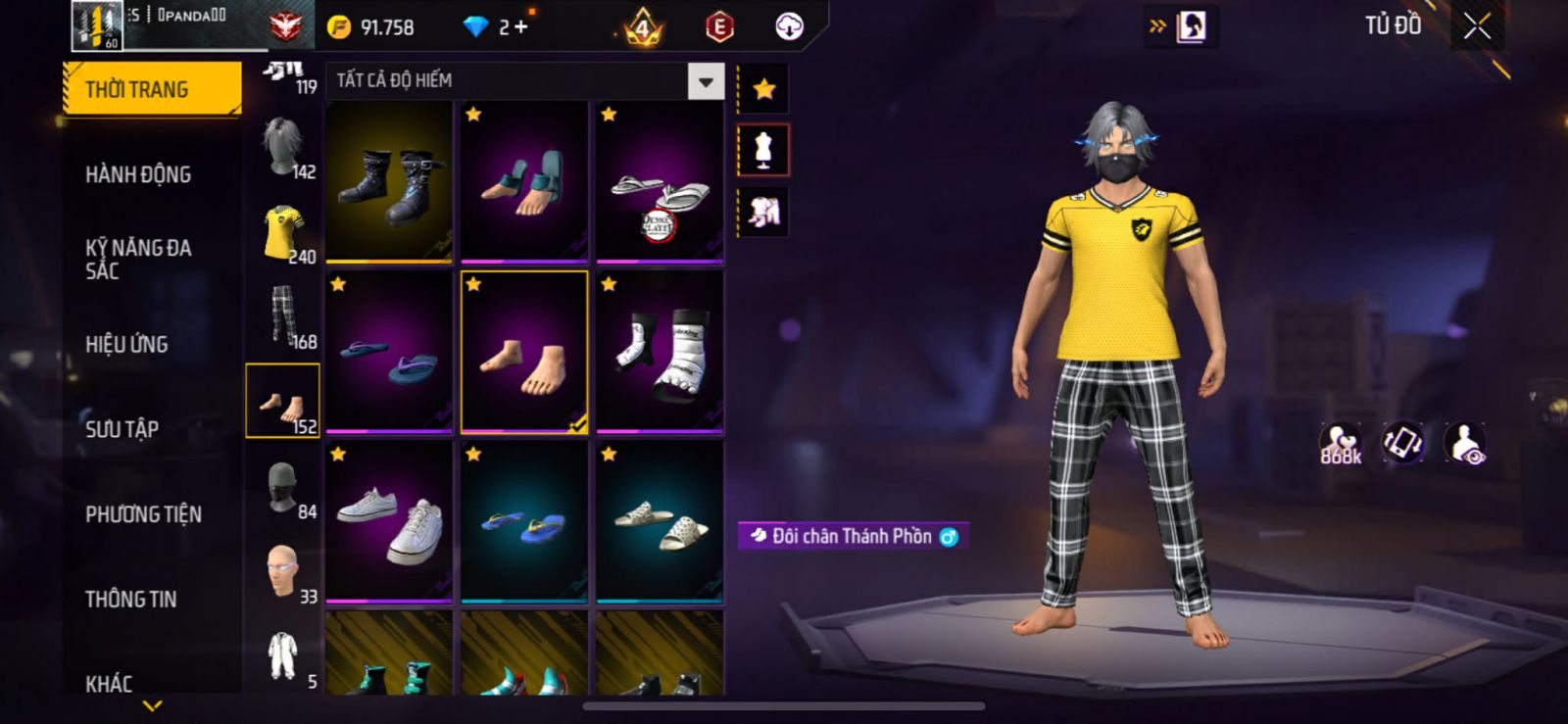Choose the plaid pants category
Viewport: 1568px width, 724px height.
[283, 317]
